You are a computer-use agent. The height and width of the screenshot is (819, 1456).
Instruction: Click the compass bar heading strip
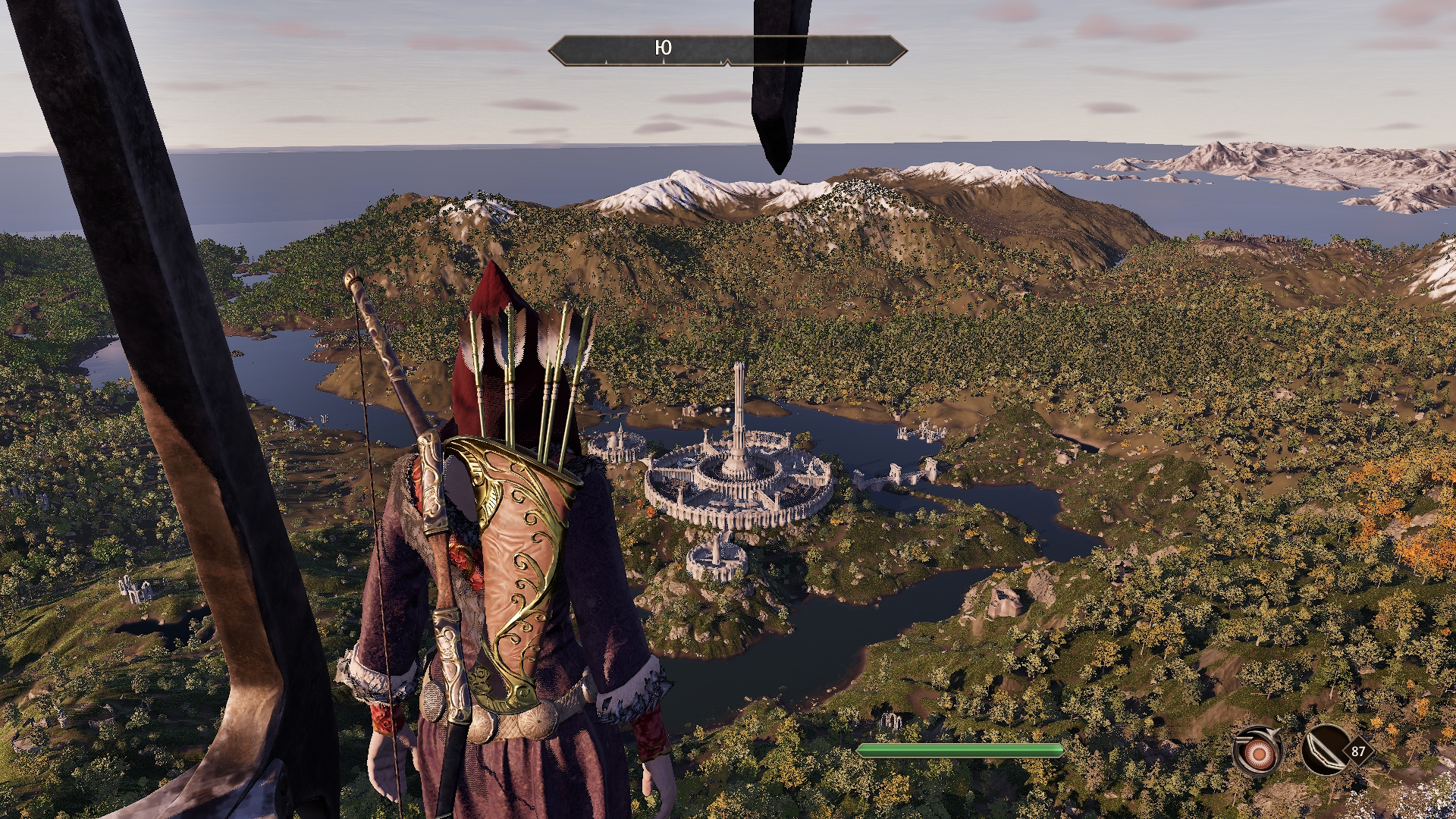727,49
